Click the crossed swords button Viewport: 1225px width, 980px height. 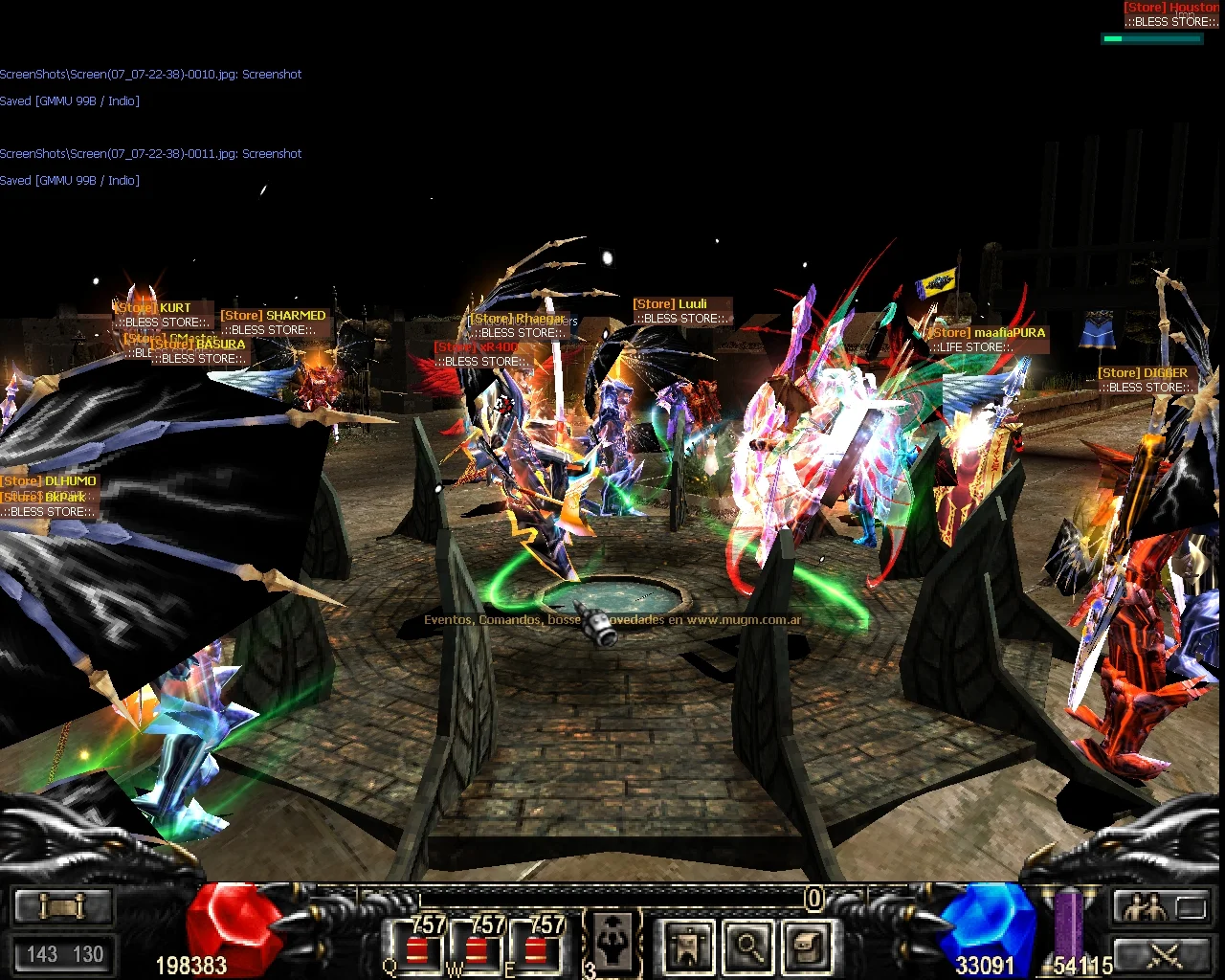[1161, 954]
